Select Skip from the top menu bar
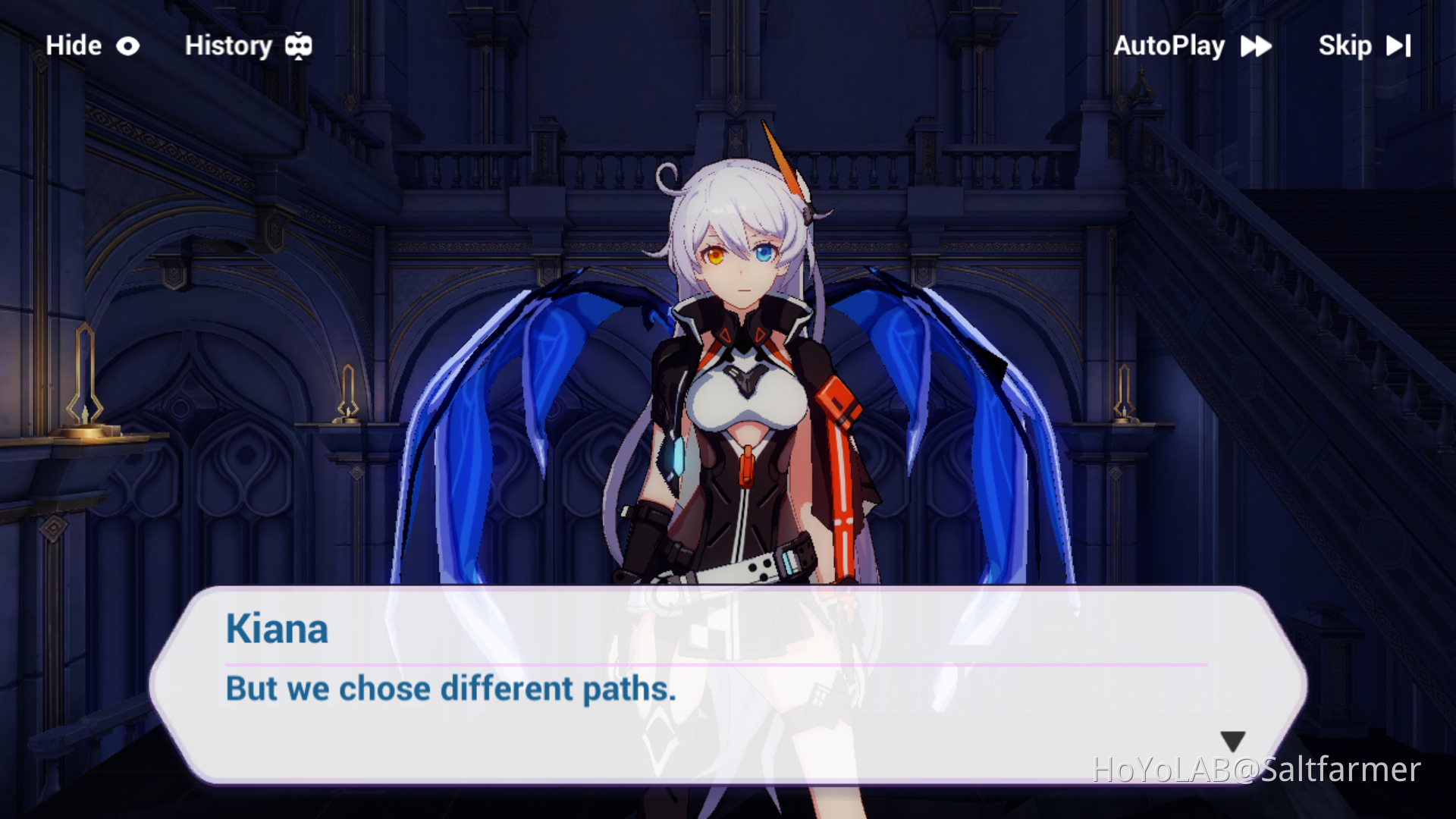The width and height of the screenshot is (1456, 819). tap(1345, 45)
